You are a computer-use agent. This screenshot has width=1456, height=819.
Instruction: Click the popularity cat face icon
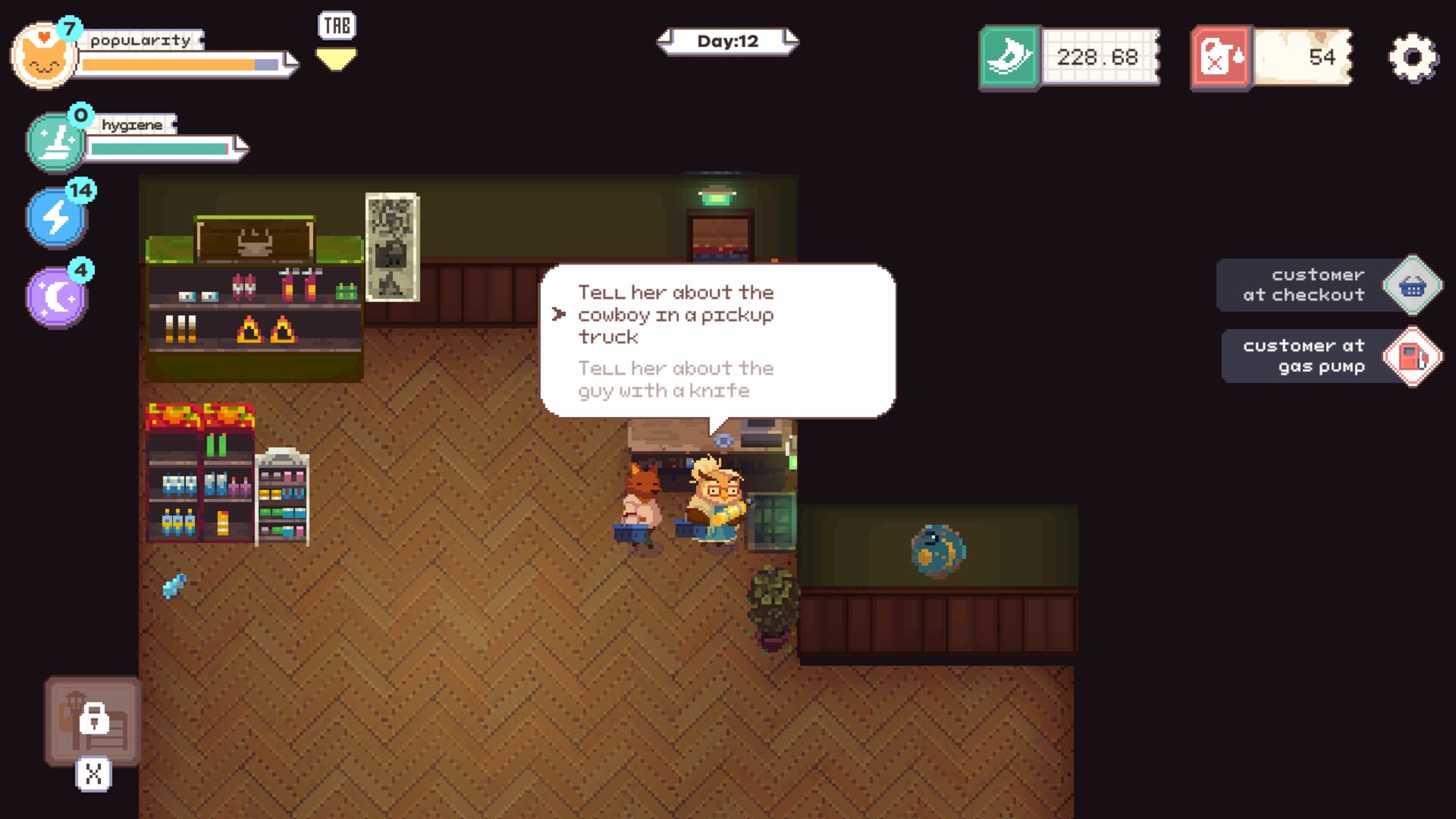pyautogui.click(x=43, y=56)
